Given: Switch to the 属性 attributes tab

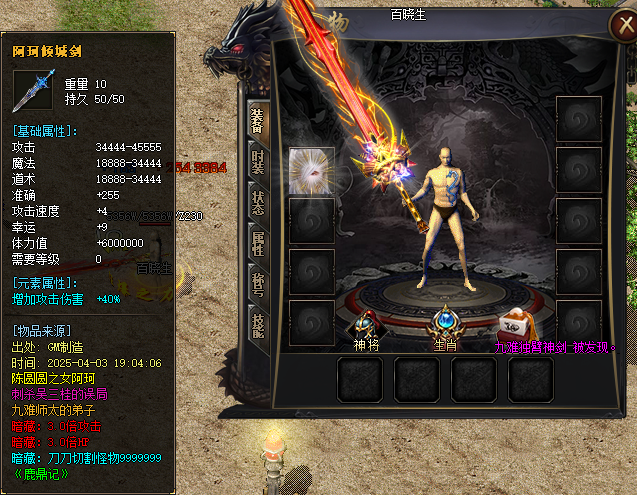Looking at the screenshot, I should tap(257, 242).
